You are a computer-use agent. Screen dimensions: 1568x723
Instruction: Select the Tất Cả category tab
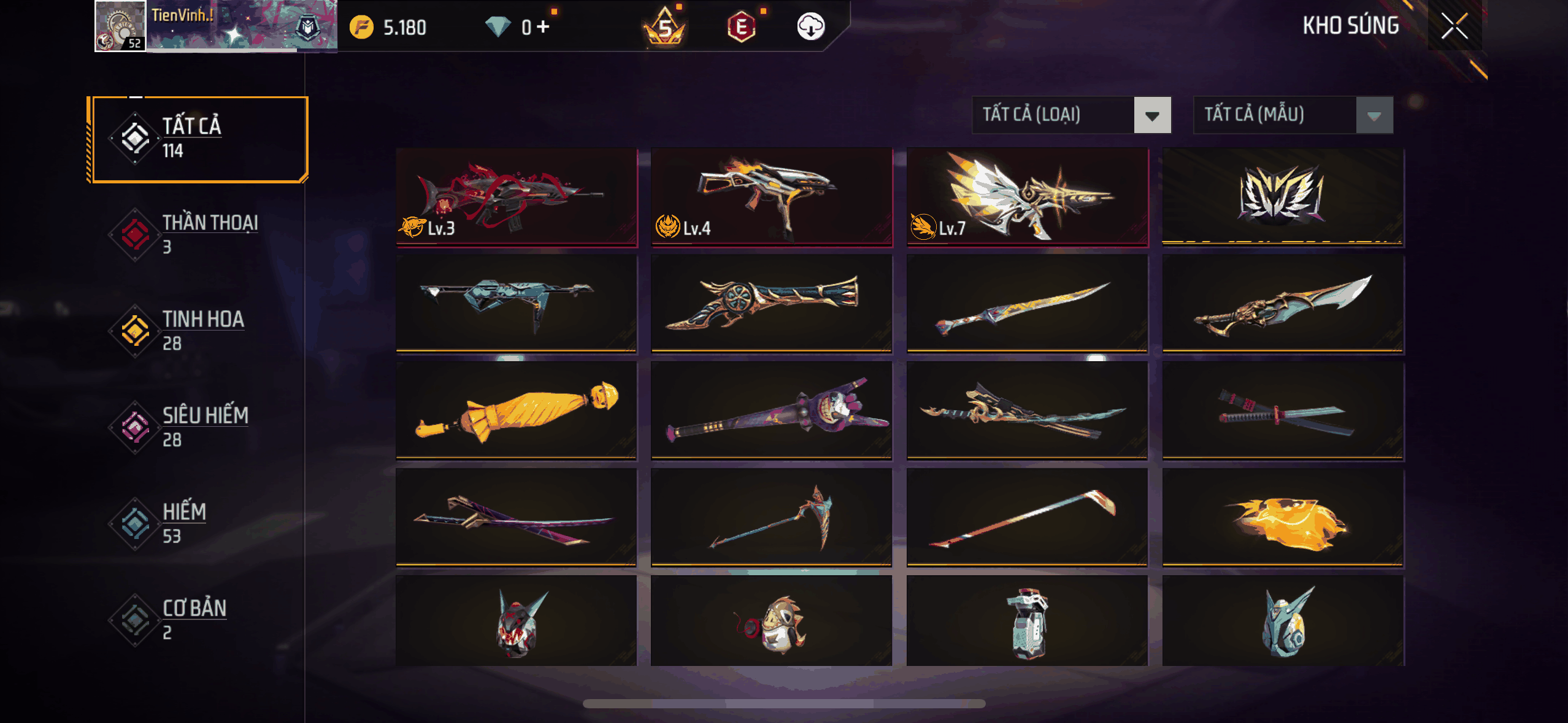[x=198, y=139]
